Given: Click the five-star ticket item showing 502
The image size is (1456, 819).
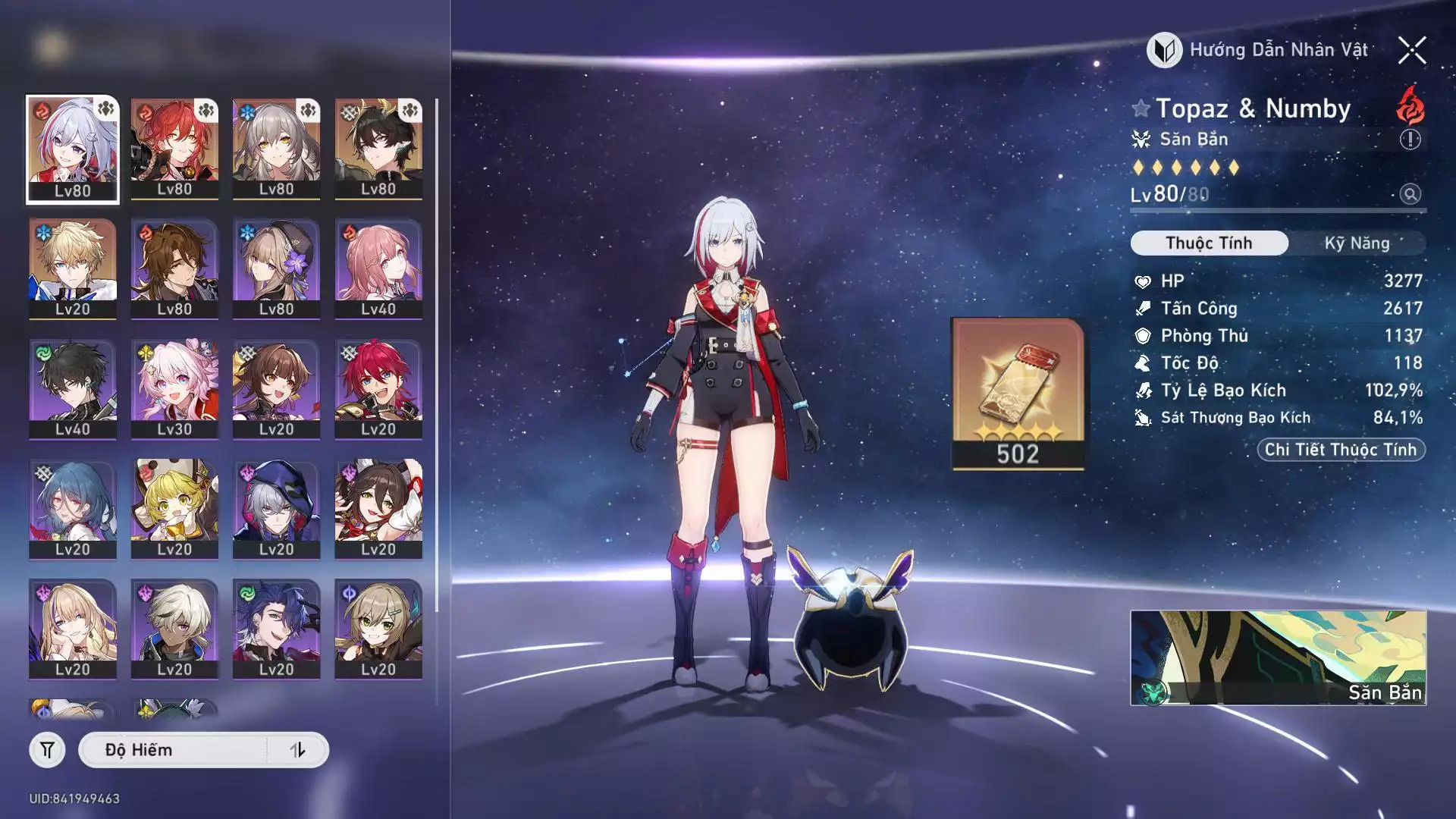Looking at the screenshot, I should coord(1017,393).
